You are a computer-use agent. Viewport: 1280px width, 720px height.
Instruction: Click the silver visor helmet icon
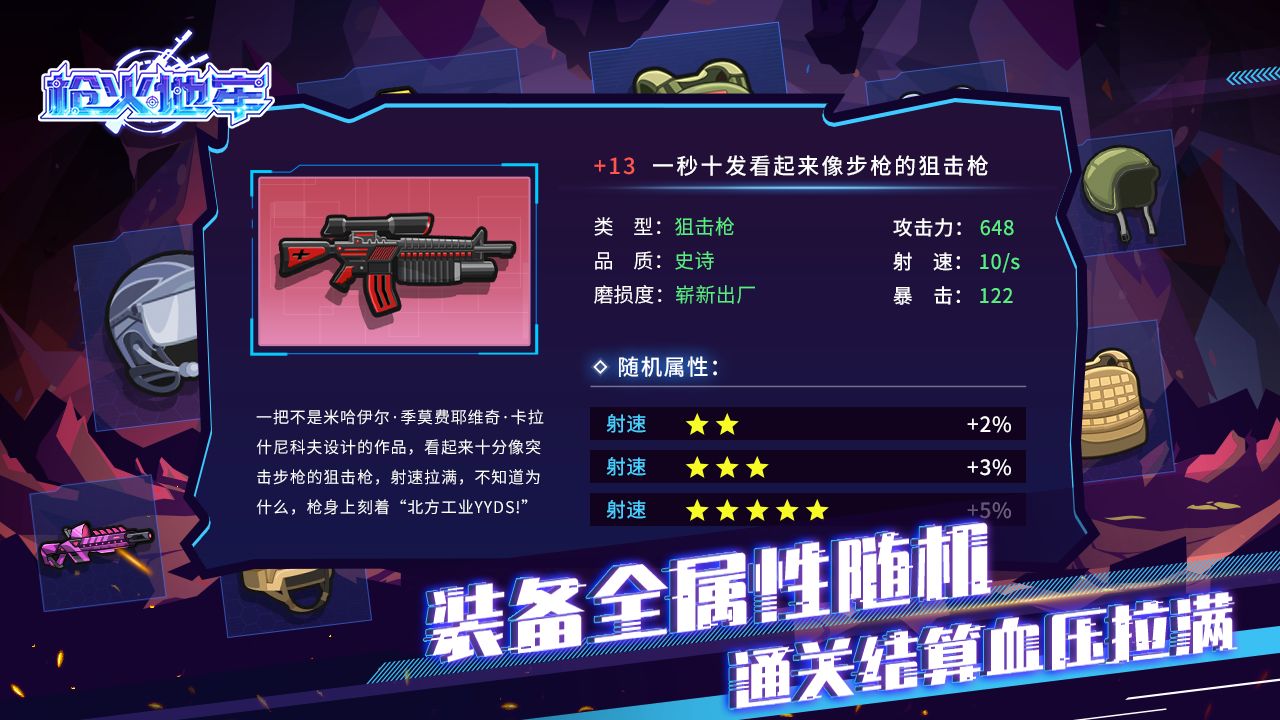click(150, 320)
